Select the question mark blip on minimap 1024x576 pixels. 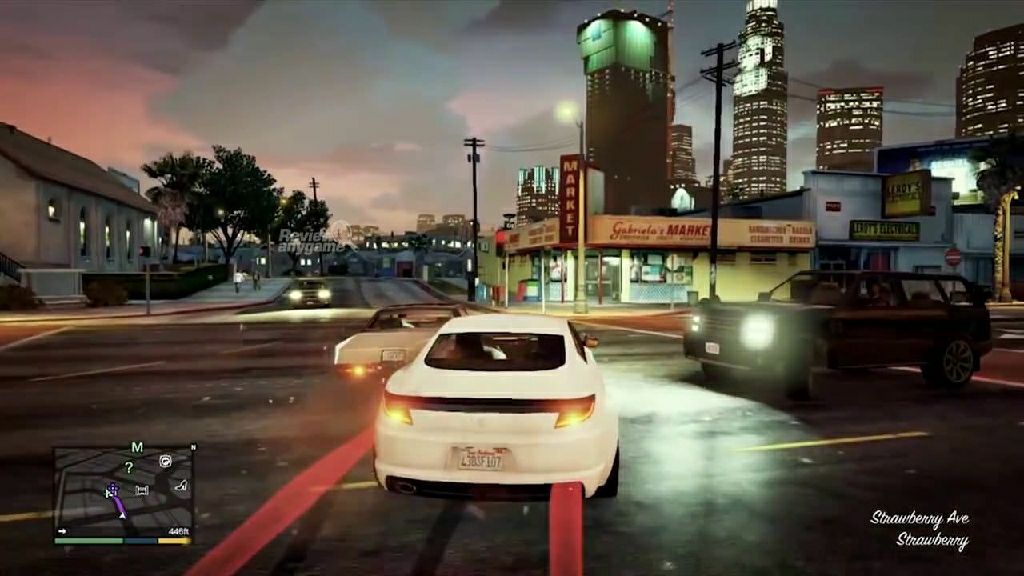[128, 467]
